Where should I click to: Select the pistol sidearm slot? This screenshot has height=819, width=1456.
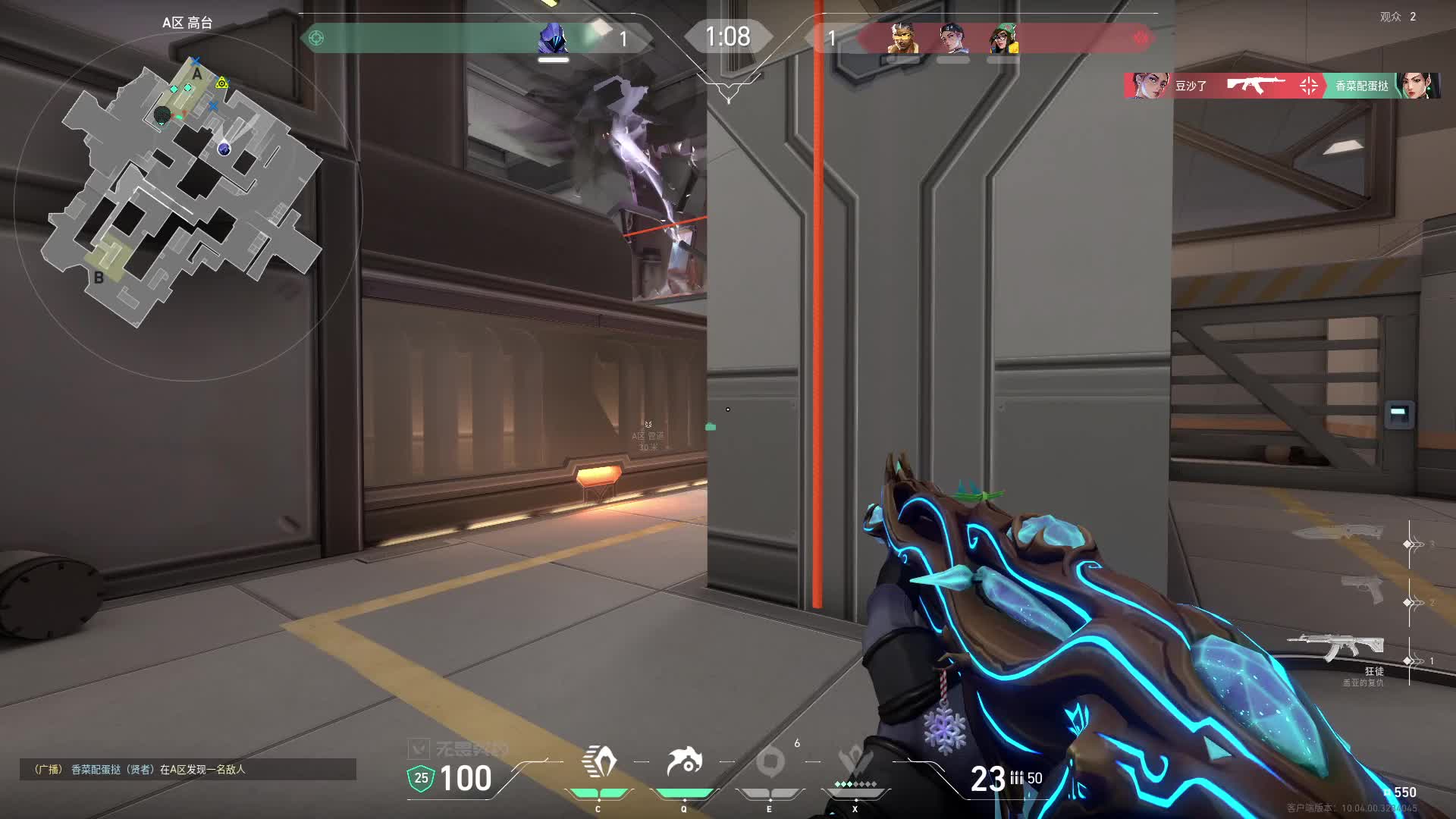(x=1362, y=590)
